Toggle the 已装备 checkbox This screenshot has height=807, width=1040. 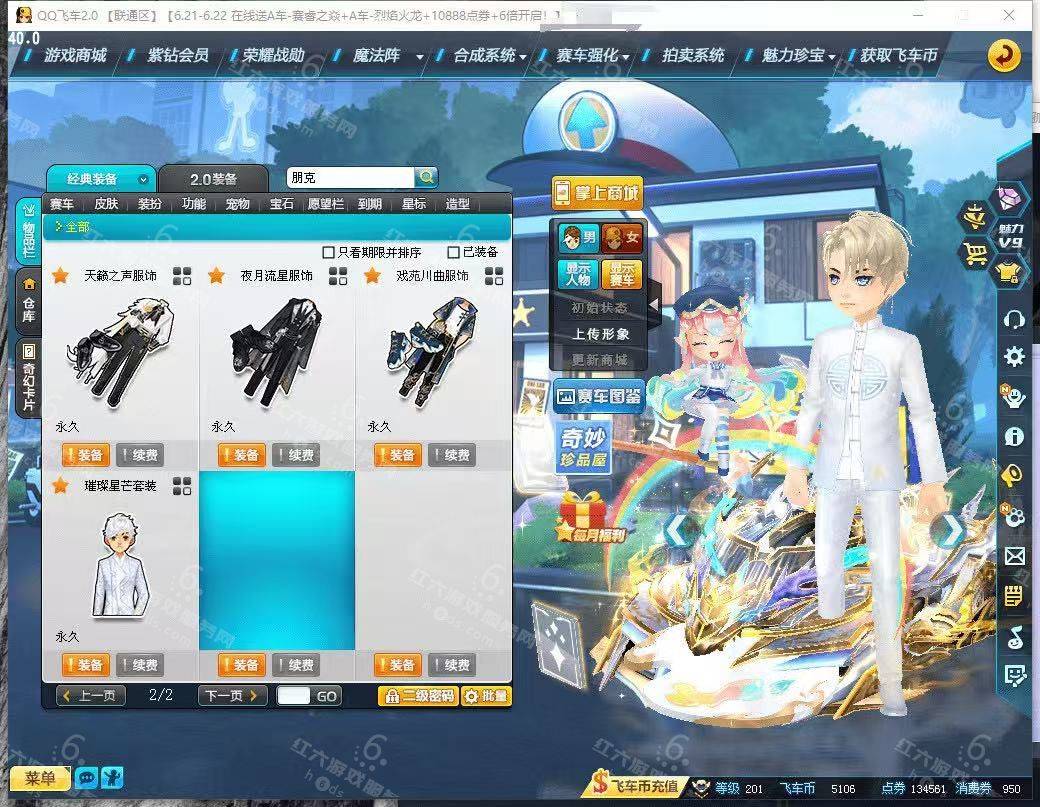pos(454,253)
